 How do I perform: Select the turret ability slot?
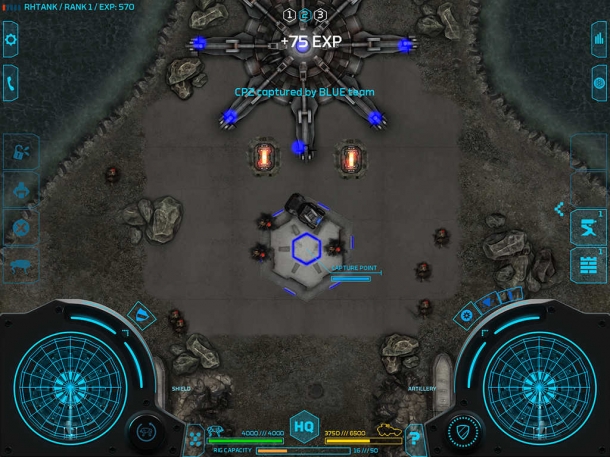586,226
